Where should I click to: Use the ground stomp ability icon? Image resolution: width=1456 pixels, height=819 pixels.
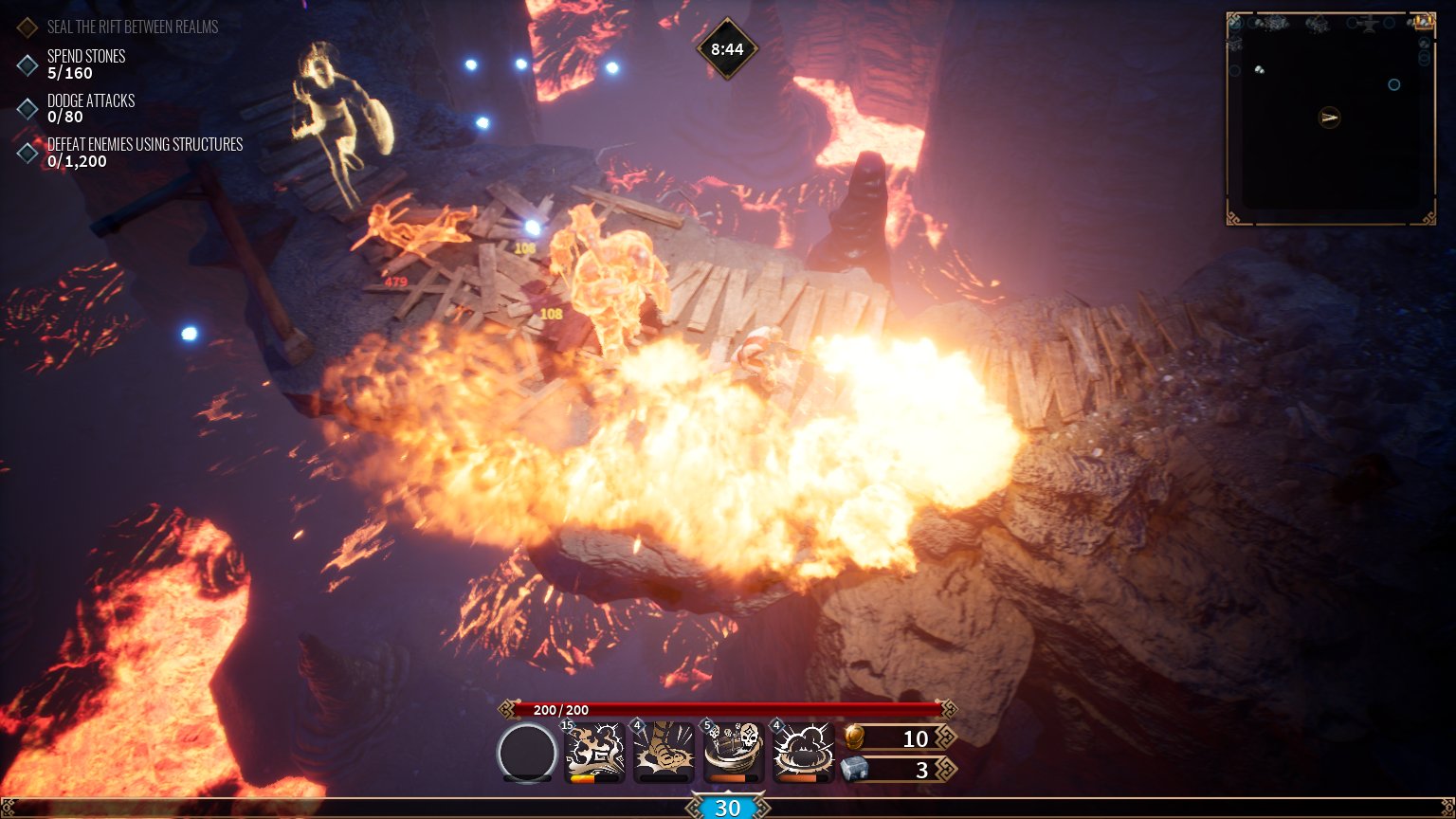click(x=664, y=751)
